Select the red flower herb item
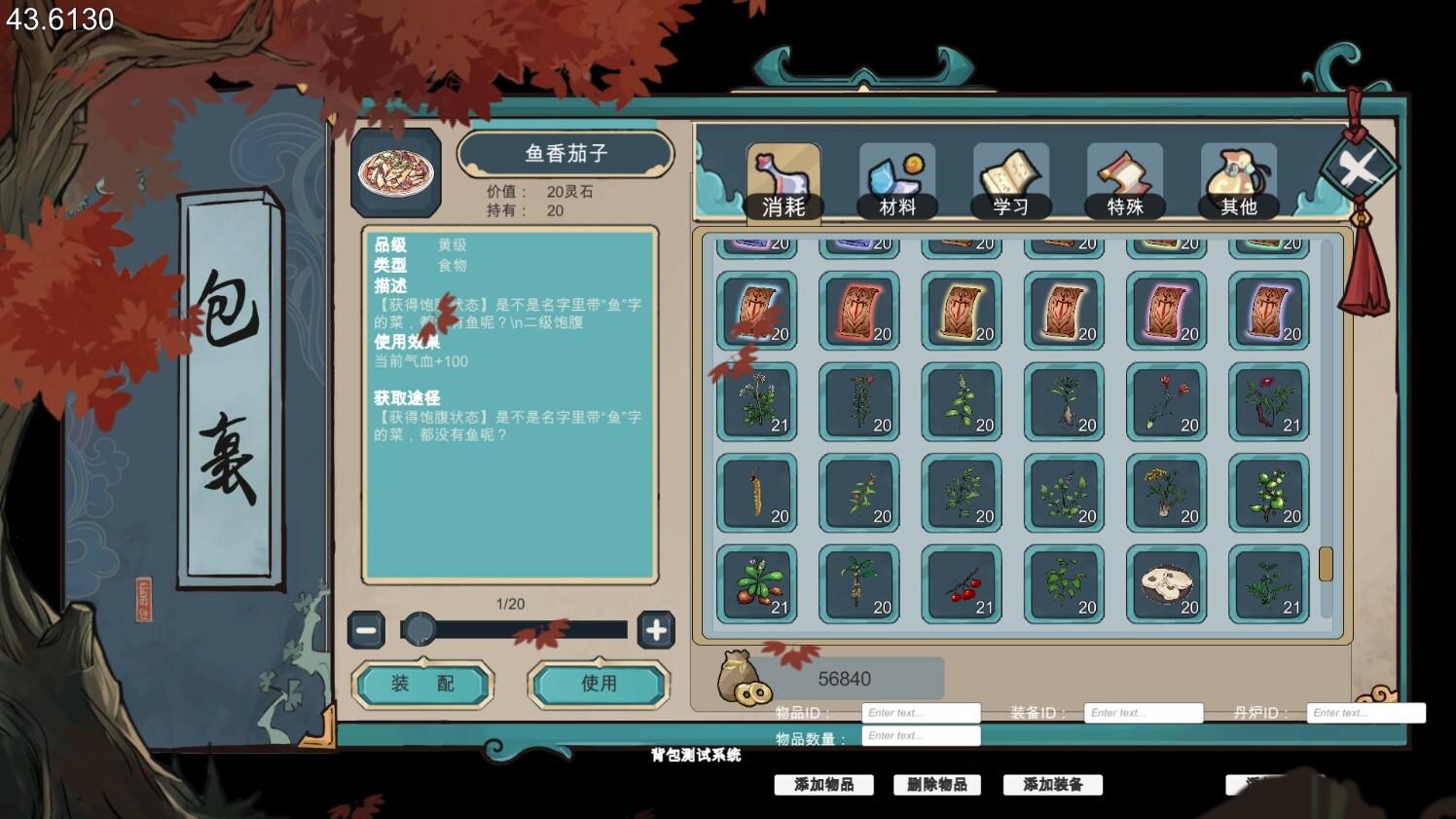 (1166, 401)
